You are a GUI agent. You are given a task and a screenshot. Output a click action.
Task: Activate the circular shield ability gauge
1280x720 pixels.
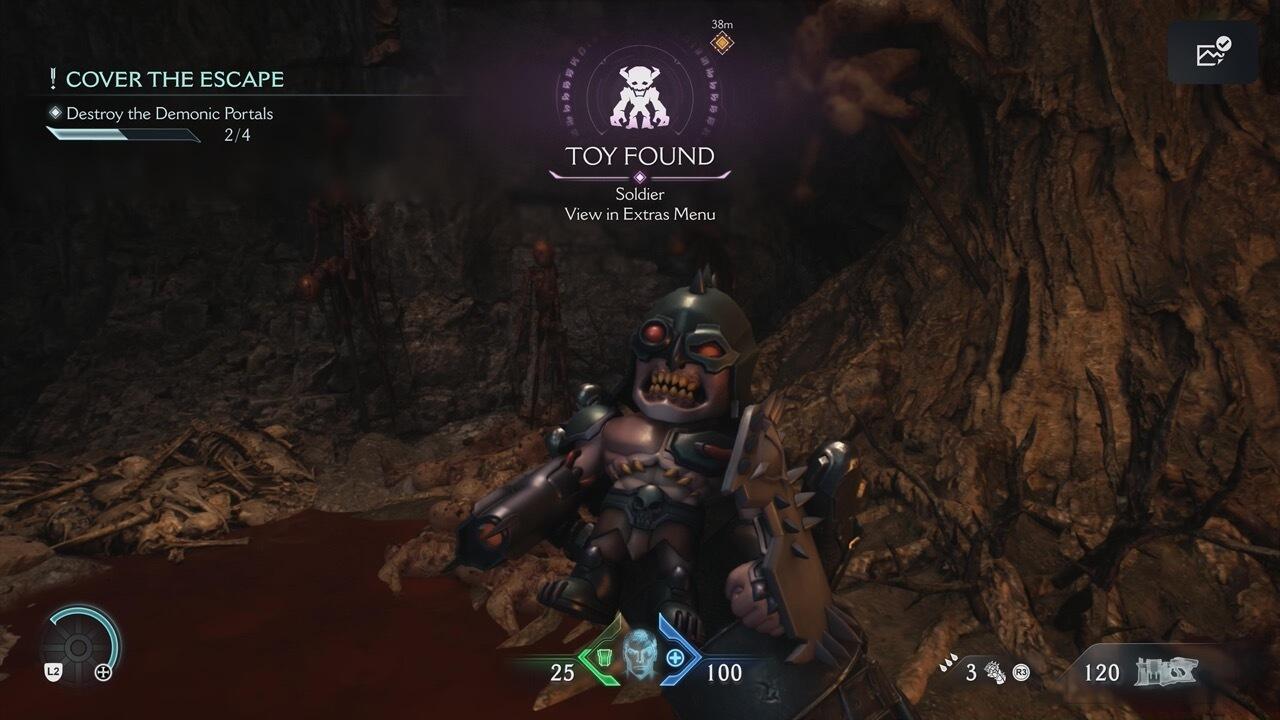point(81,642)
